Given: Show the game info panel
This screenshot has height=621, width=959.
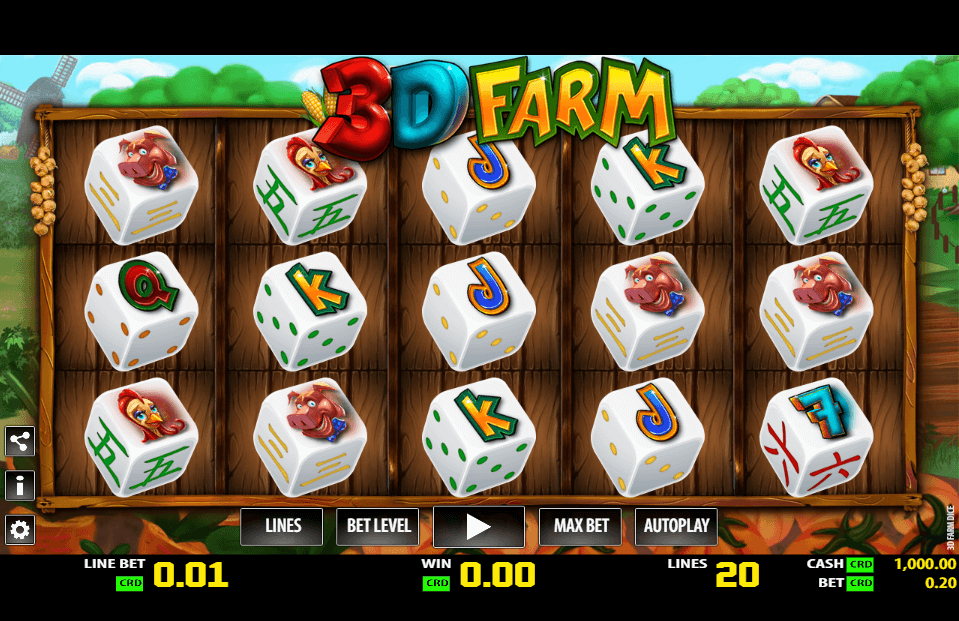Looking at the screenshot, I should pyautogui.click(x=20, y=486).
